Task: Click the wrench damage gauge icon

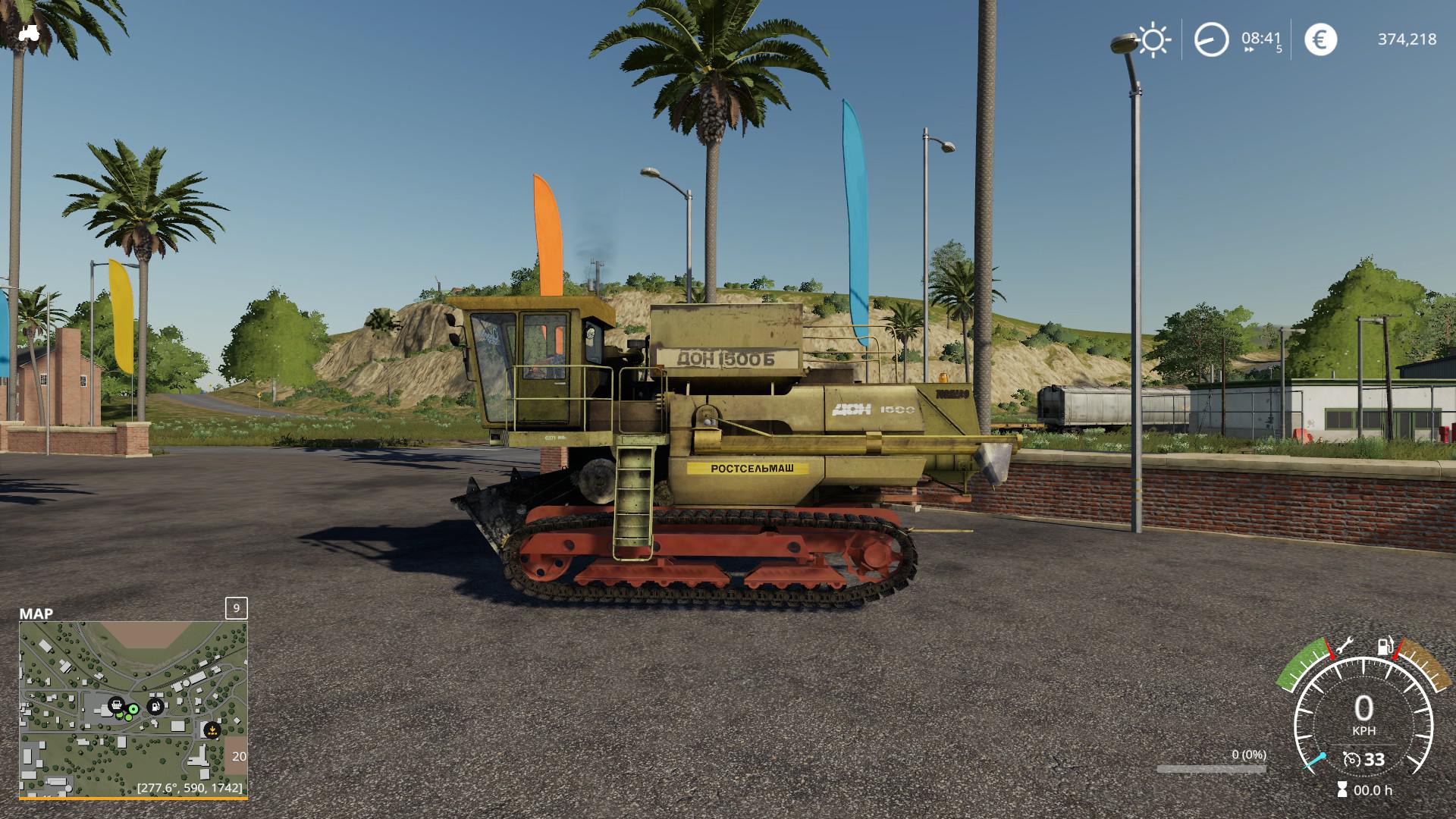Action: [1345, 646]
